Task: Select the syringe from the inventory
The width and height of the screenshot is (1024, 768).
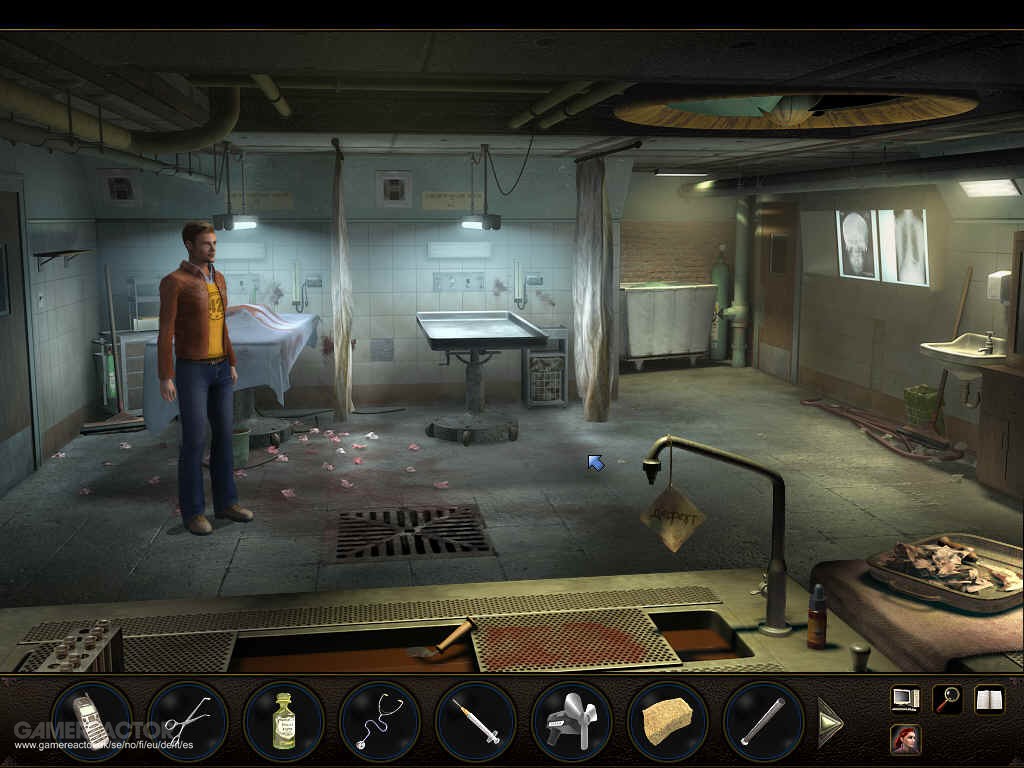Action: [x=475, y=720]
